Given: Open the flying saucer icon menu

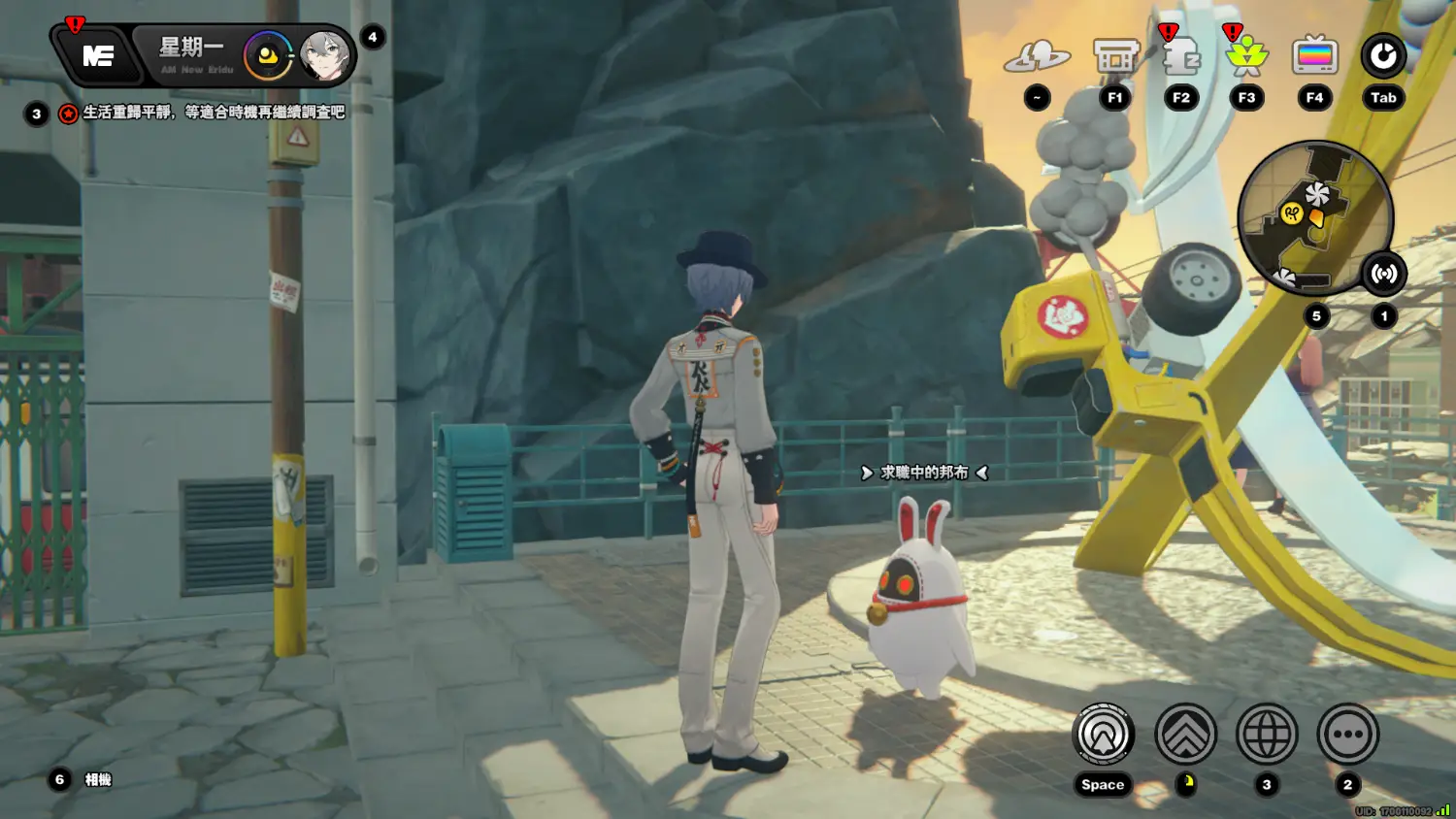Looking at the screenshot, I should [x=1037, y=59].
